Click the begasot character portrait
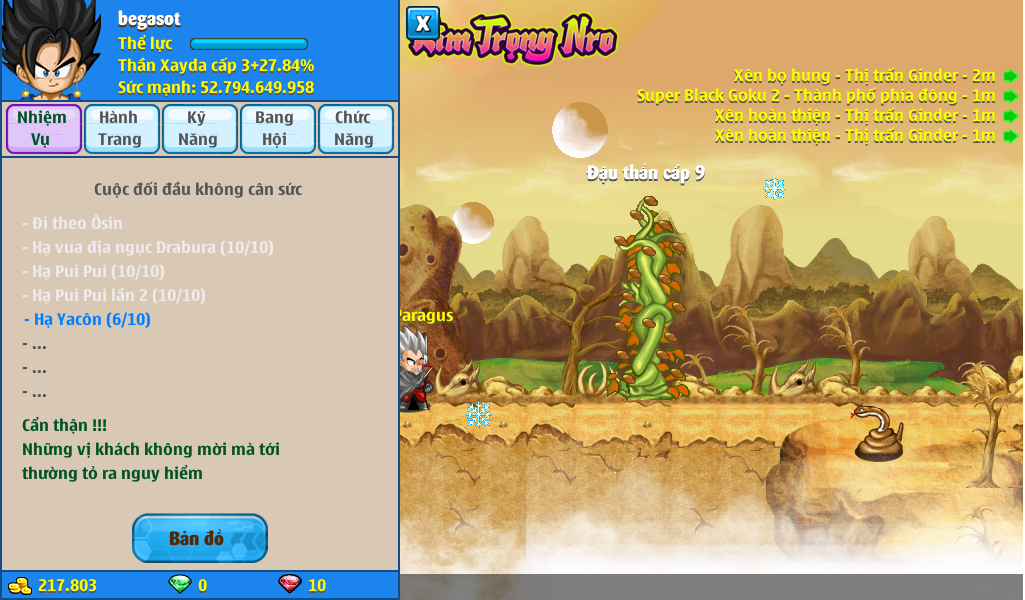Image resolution: width=1025 pixels, height=600 pixels. click(50, 50)
